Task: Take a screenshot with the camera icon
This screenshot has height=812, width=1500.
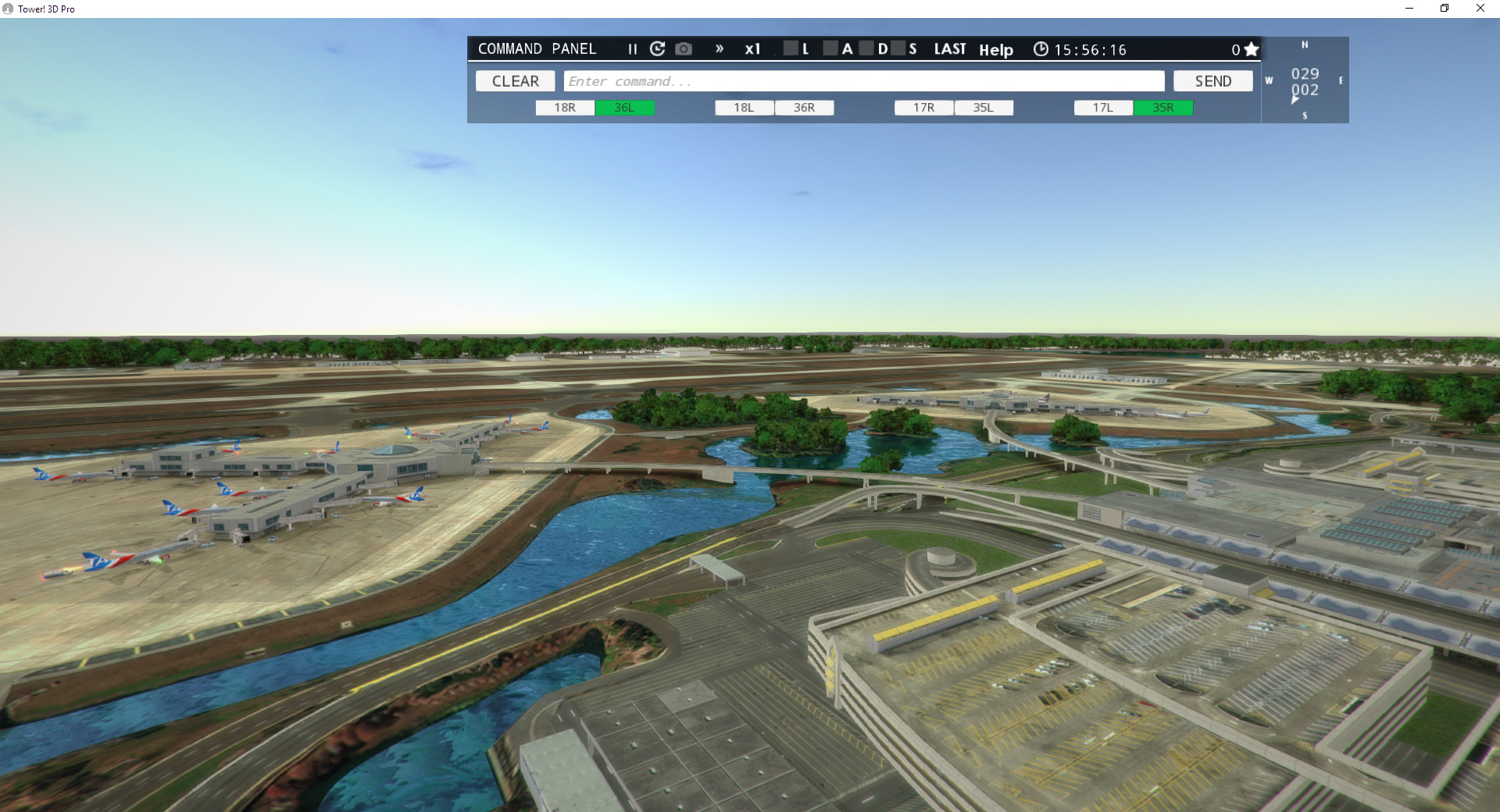Action: click(x=684, y=48)
